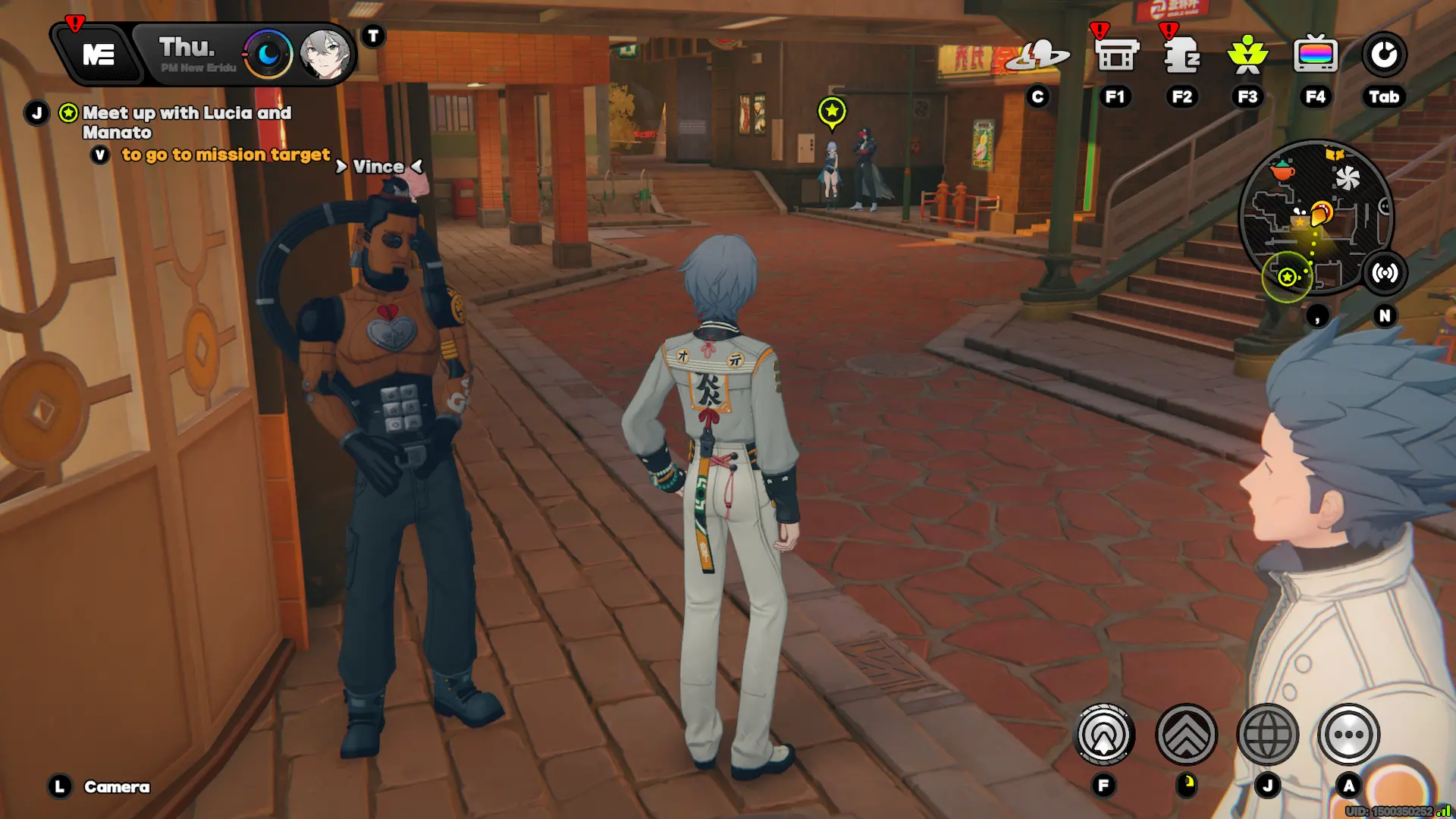This screenshot has height=819, width=1456.
Task: Activate the double chevron up button
Action: (x=1186, y=734)
